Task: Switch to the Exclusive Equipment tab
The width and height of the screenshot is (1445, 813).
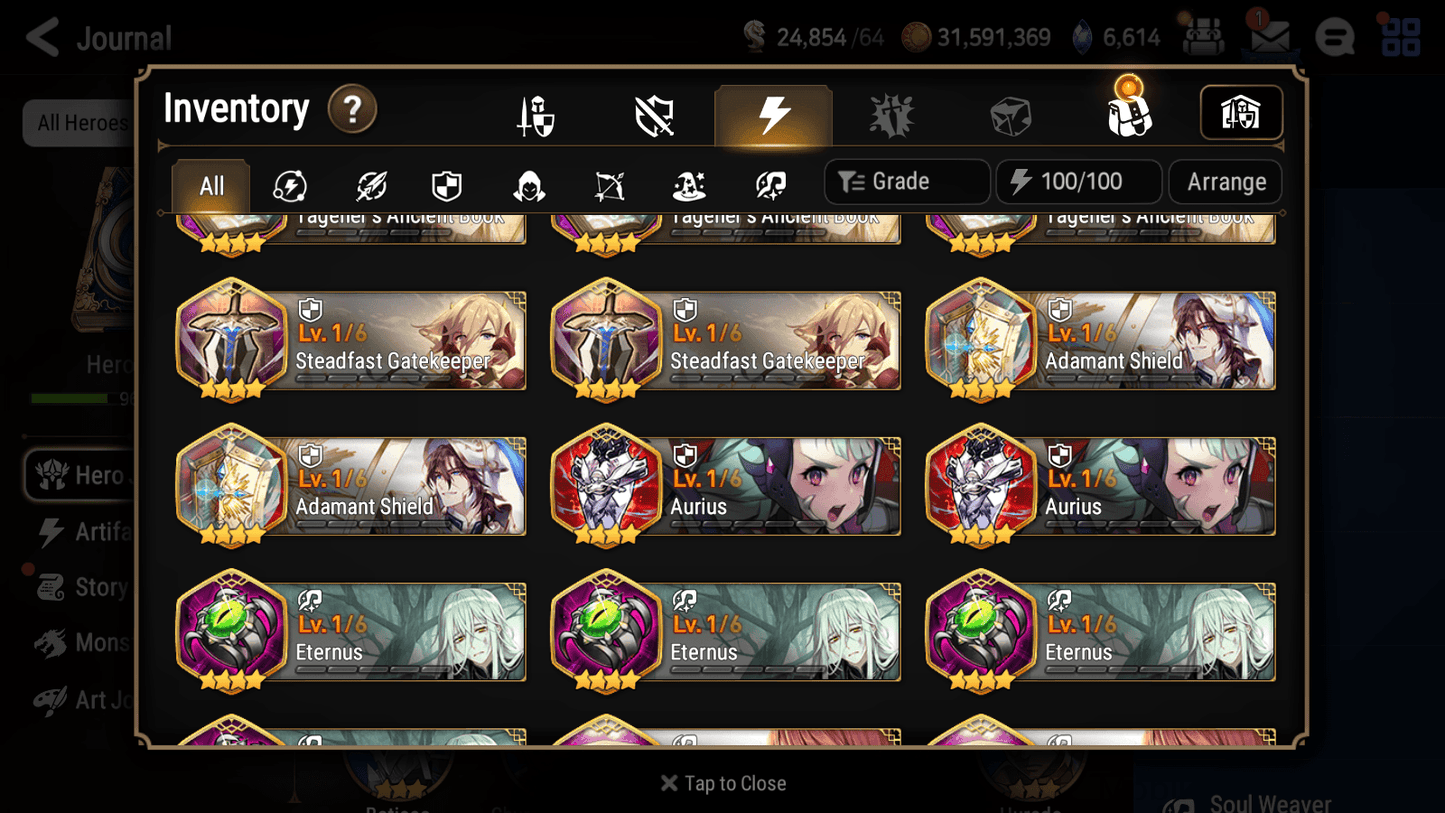Action: (x=653, y=115)
